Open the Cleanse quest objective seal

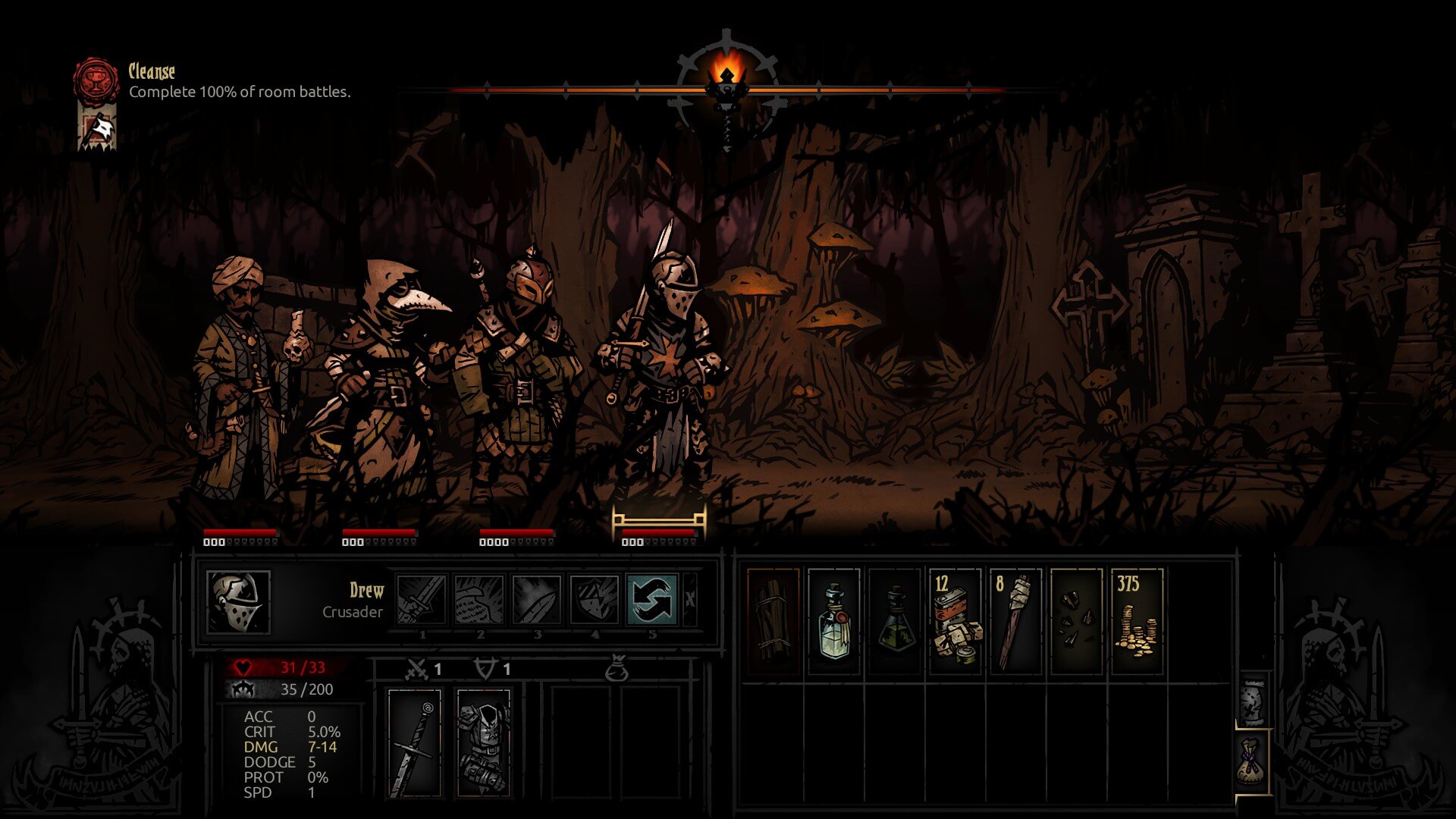coord(96,80)
